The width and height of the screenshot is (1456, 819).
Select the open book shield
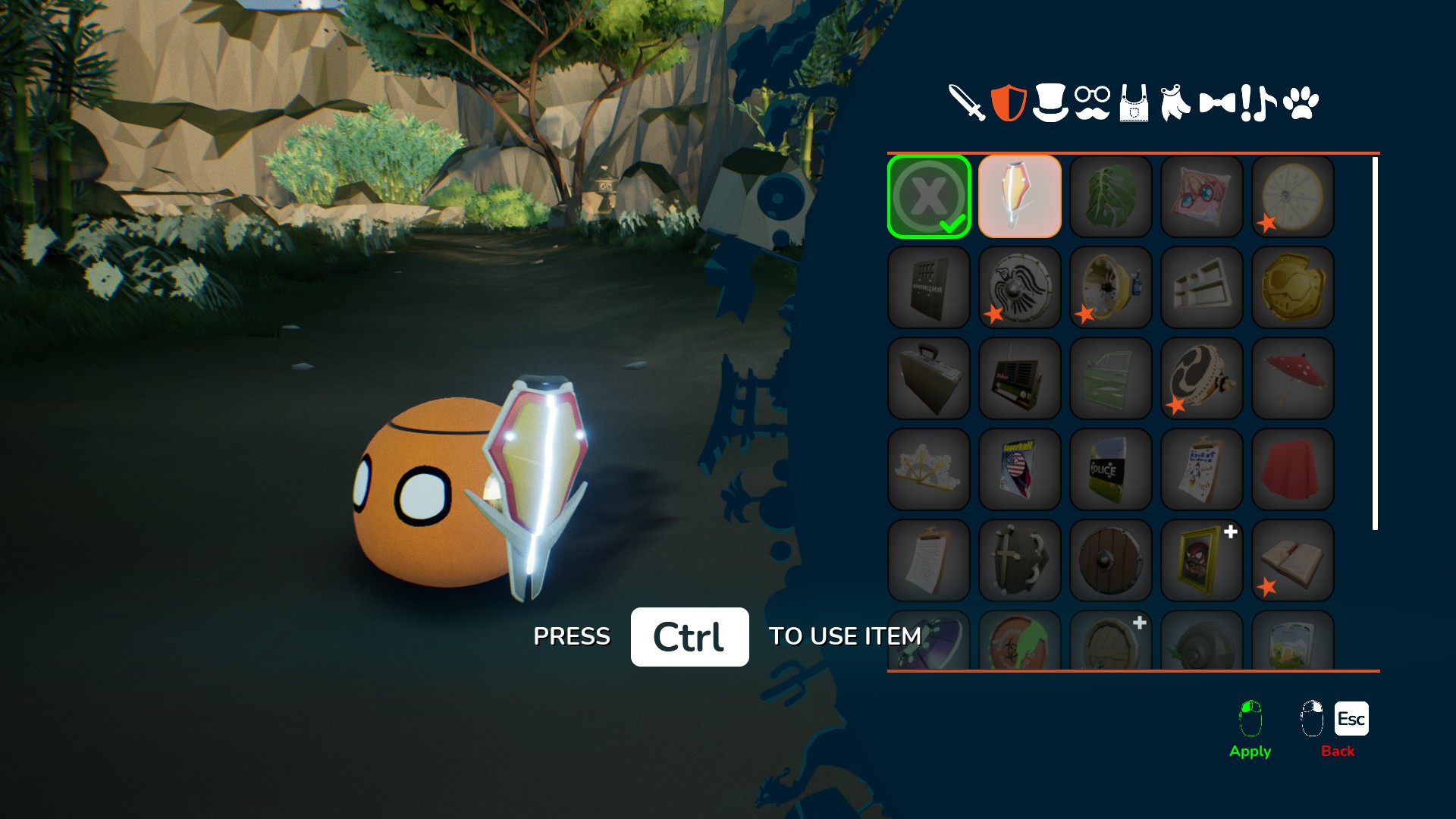point(1293,560)
